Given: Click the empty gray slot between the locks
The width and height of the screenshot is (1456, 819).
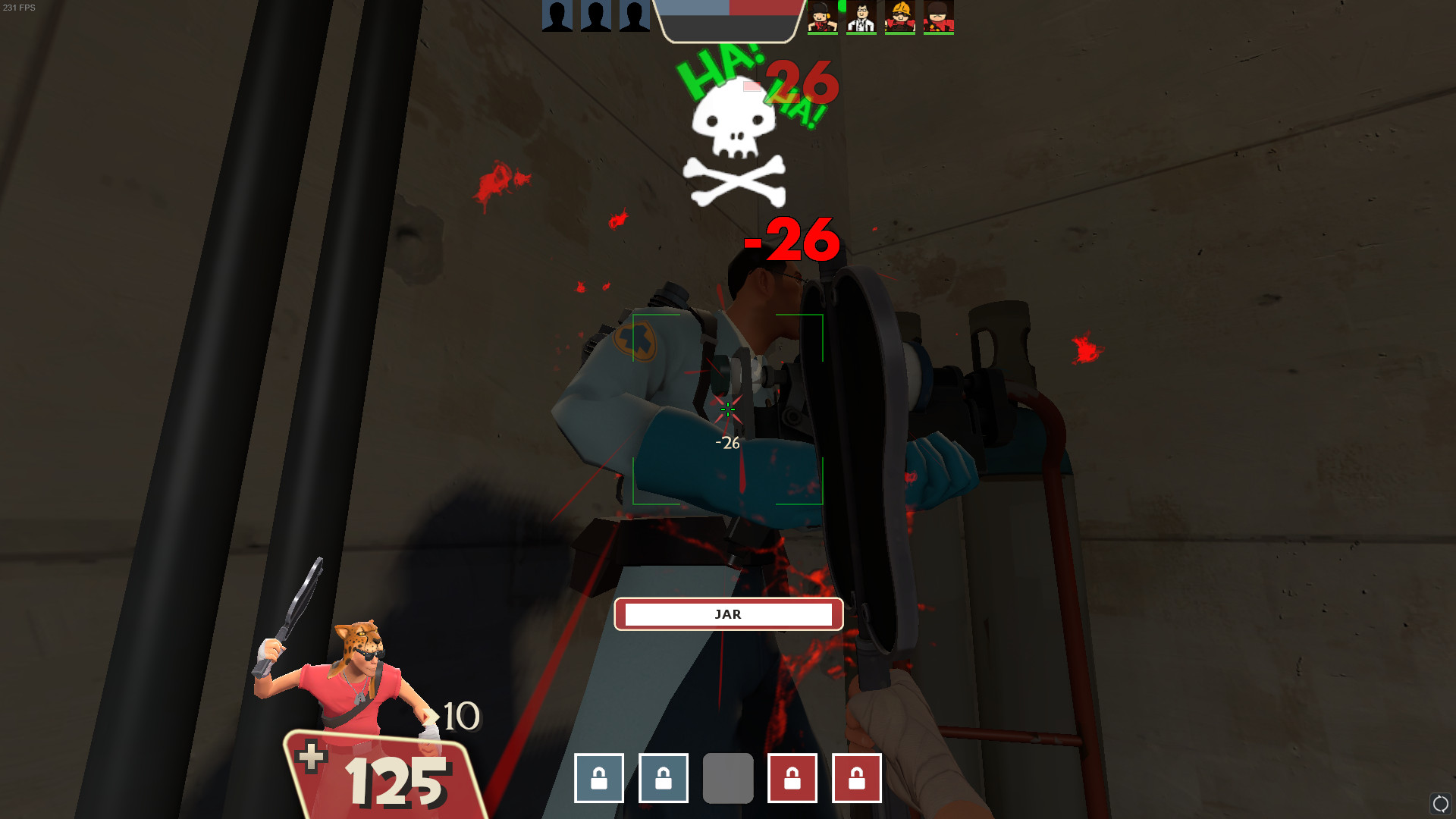Looking at the screenshot, I should 727,778.
